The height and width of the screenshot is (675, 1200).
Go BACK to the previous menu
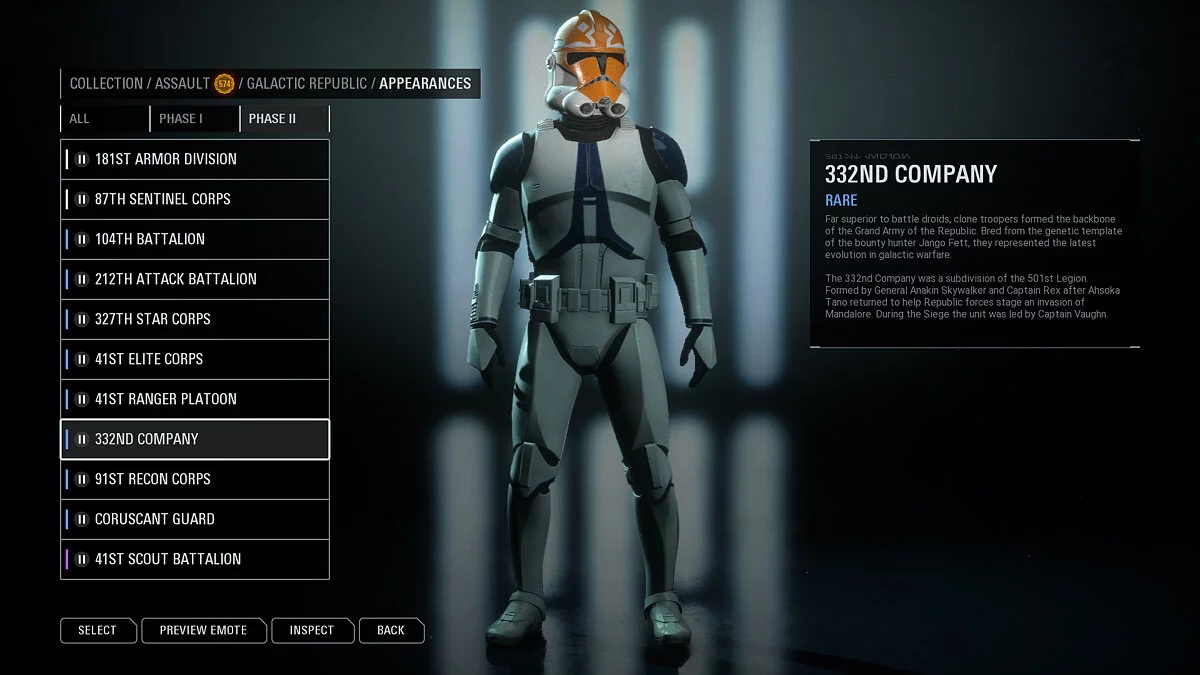pyautogui.click(x=391, y=630)
